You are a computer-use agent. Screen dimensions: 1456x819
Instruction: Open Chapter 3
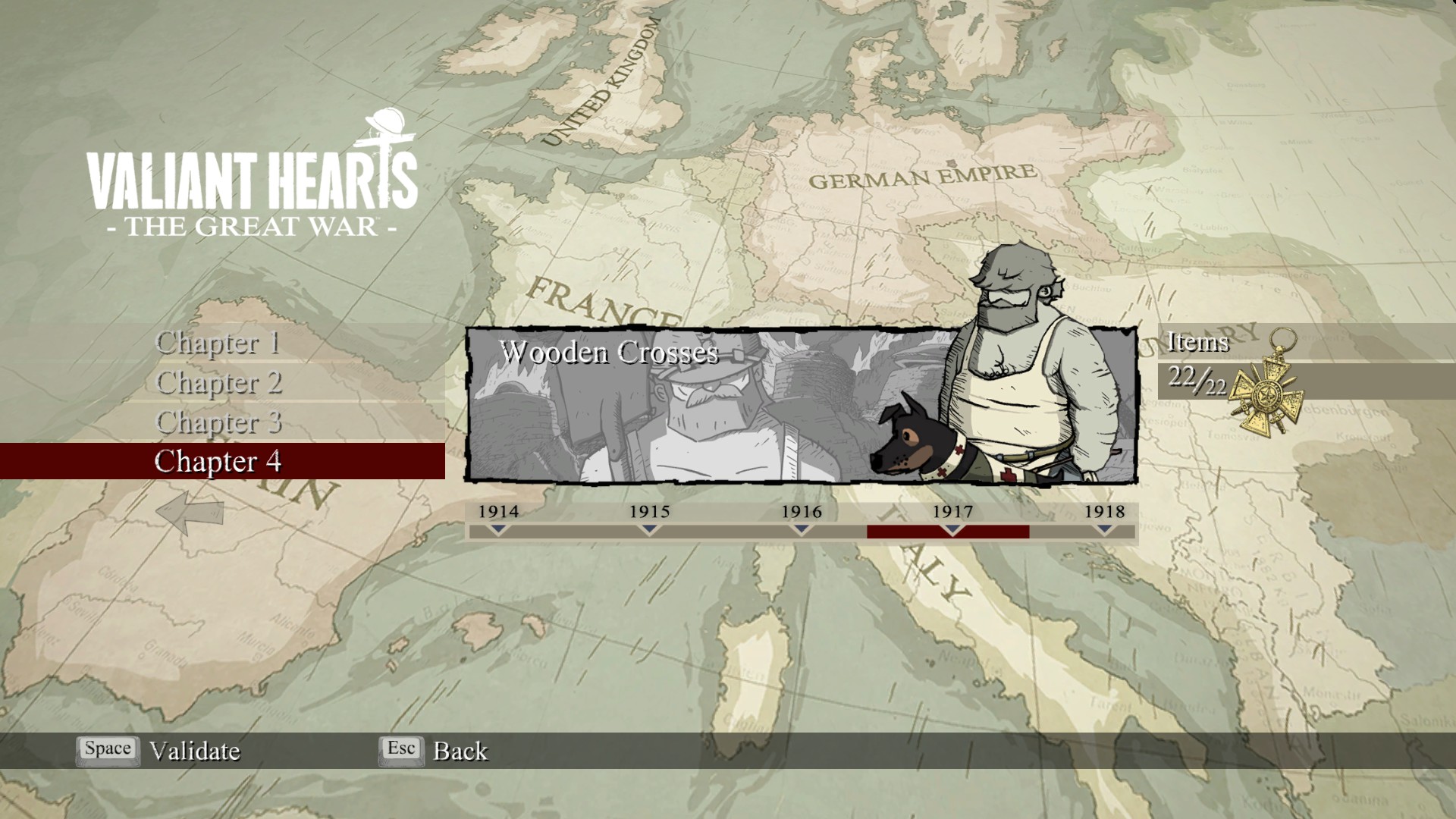[219, 422]
